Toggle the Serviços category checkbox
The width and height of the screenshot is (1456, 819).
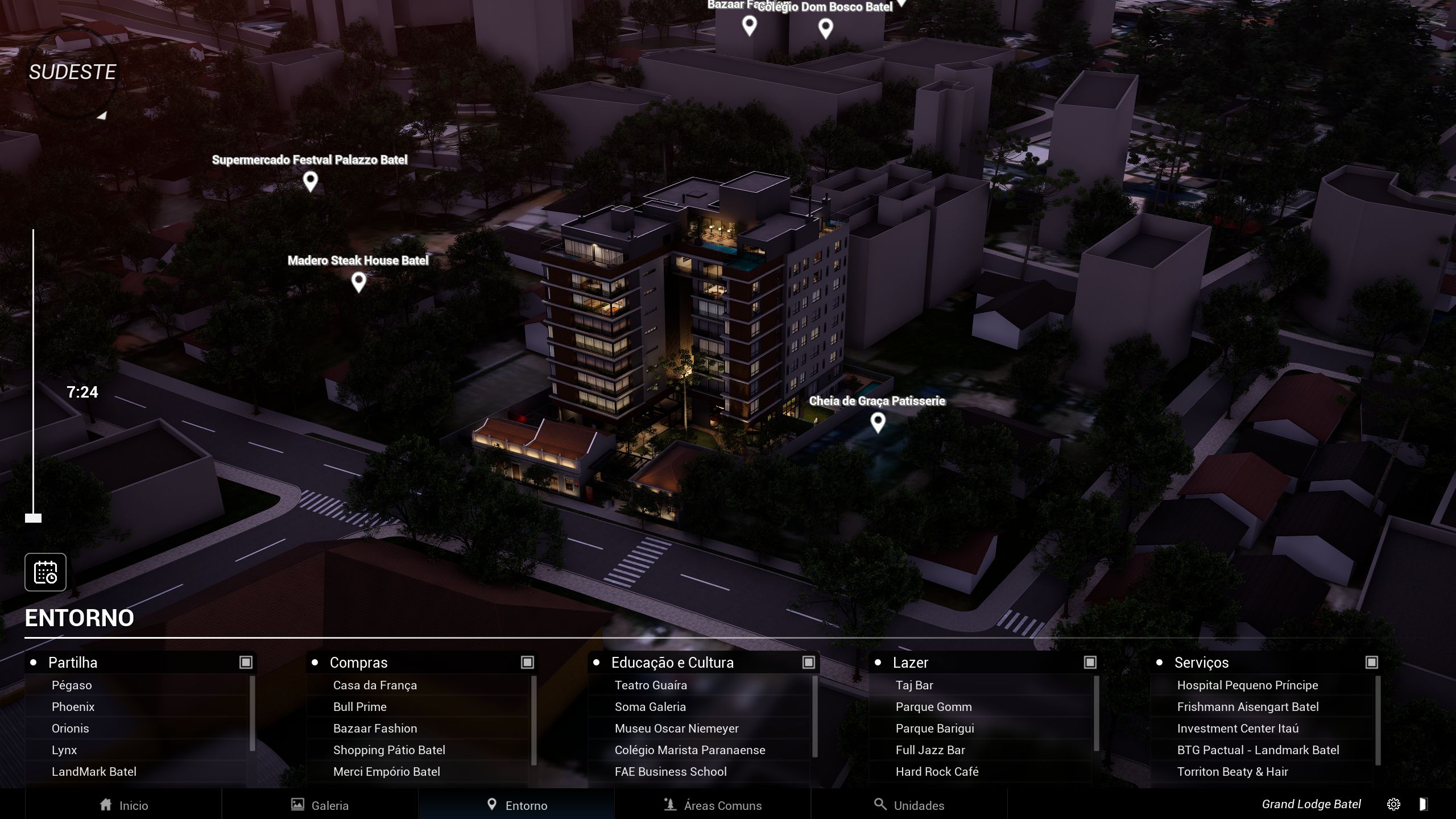[x=1371, y=662]
